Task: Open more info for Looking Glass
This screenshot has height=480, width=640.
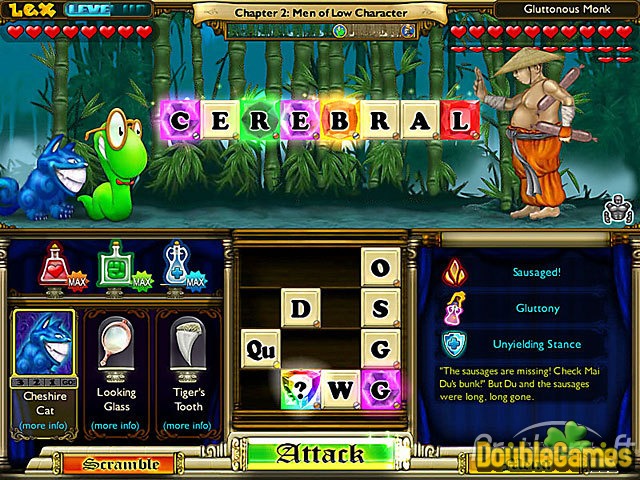Action: pyautogui.click(x=117, y=426)
